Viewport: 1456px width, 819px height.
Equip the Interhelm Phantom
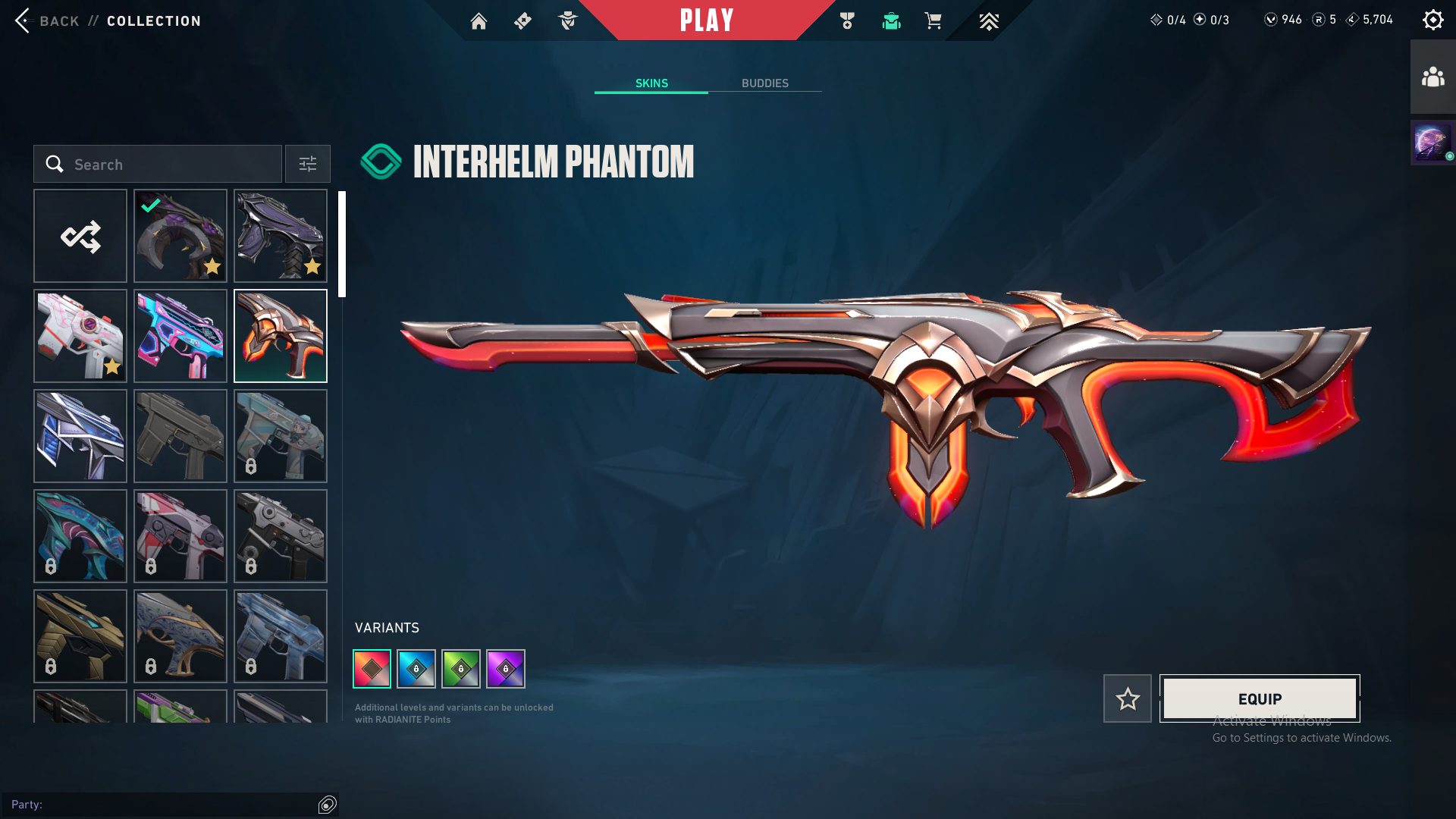(1260, 698)
